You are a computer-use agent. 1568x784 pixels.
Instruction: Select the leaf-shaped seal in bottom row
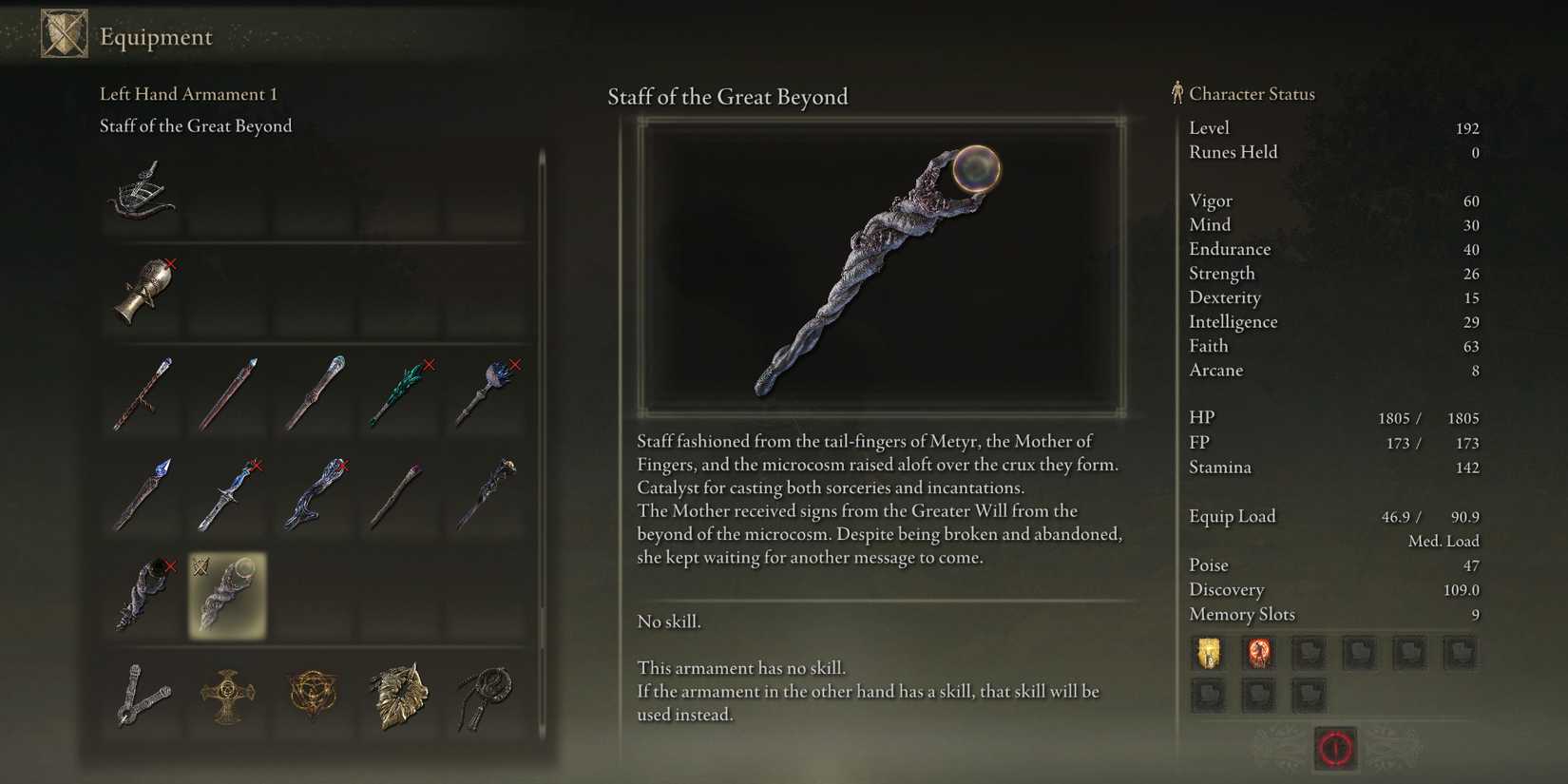click(399, 698)
